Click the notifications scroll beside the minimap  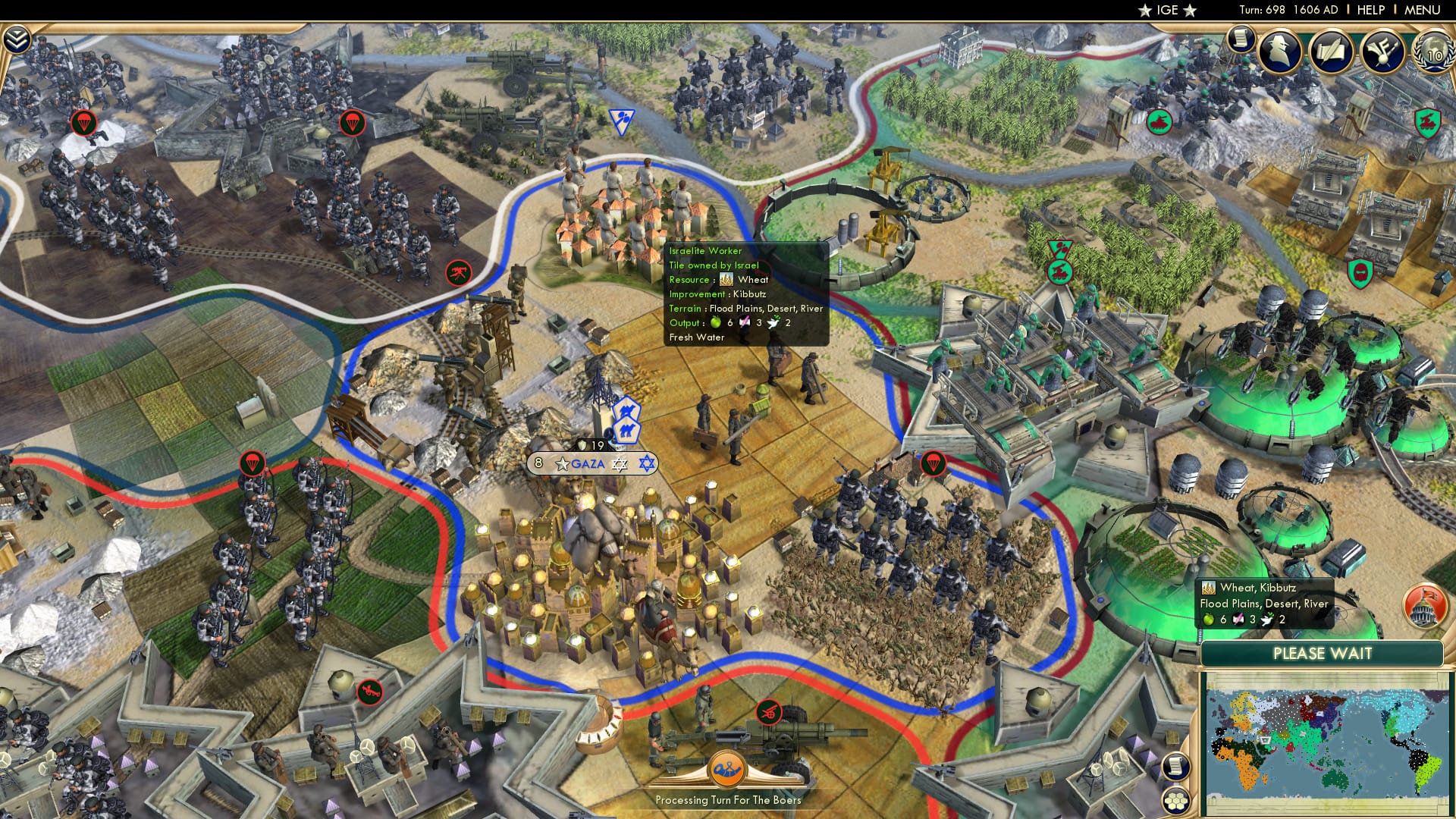pyautogui.click(x=1177, y=767)
